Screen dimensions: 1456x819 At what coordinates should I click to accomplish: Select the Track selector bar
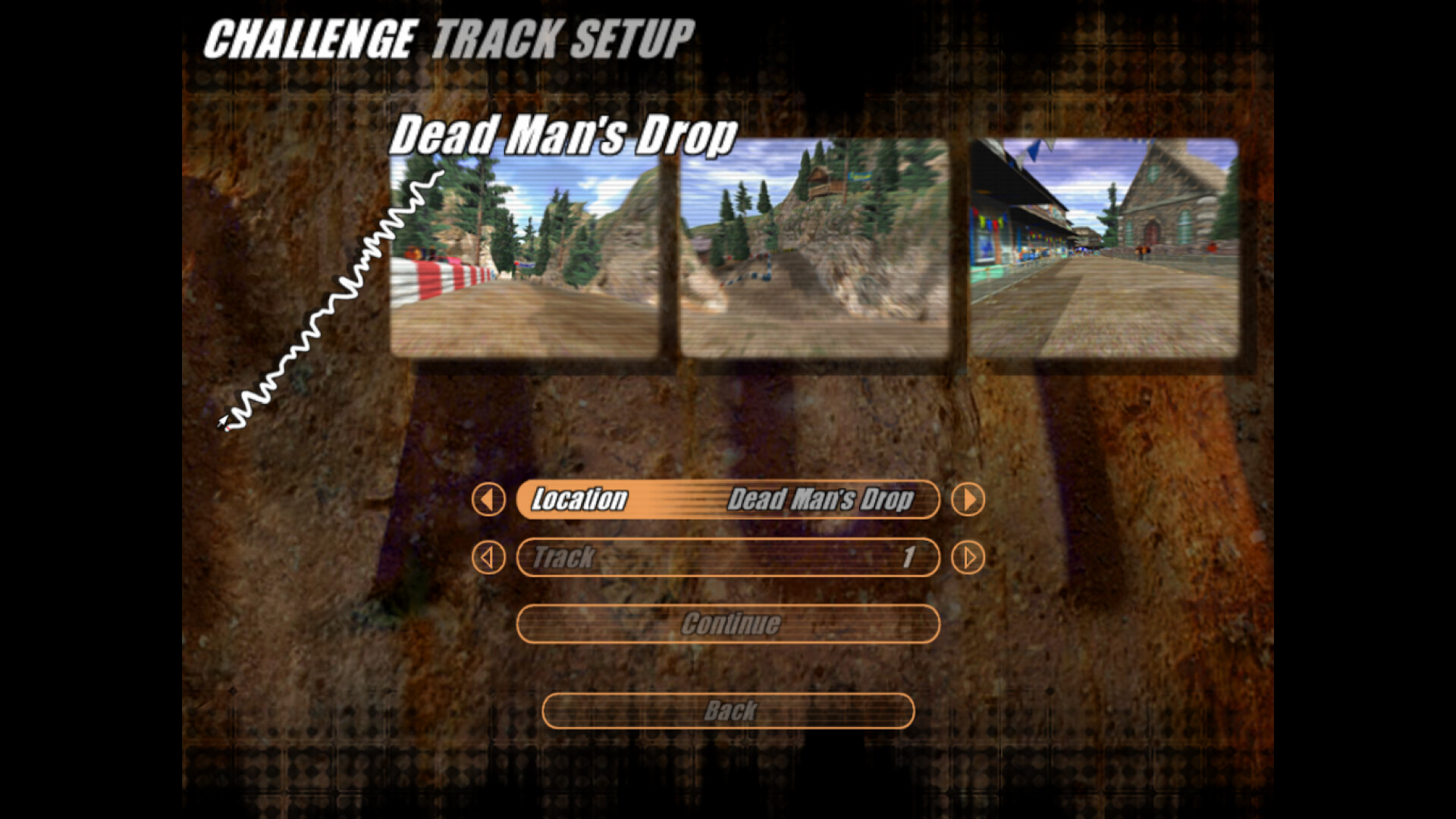[728, 557]
